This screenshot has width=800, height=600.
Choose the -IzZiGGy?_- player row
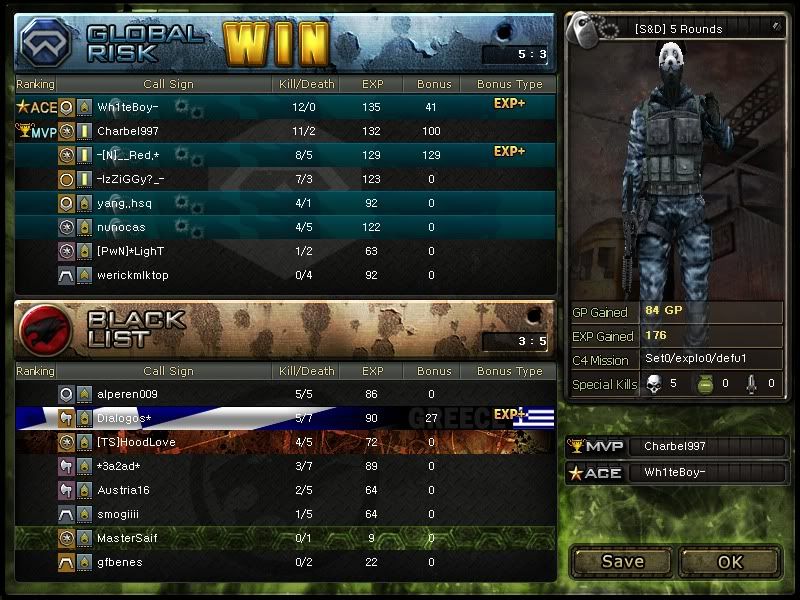(285, 179)
